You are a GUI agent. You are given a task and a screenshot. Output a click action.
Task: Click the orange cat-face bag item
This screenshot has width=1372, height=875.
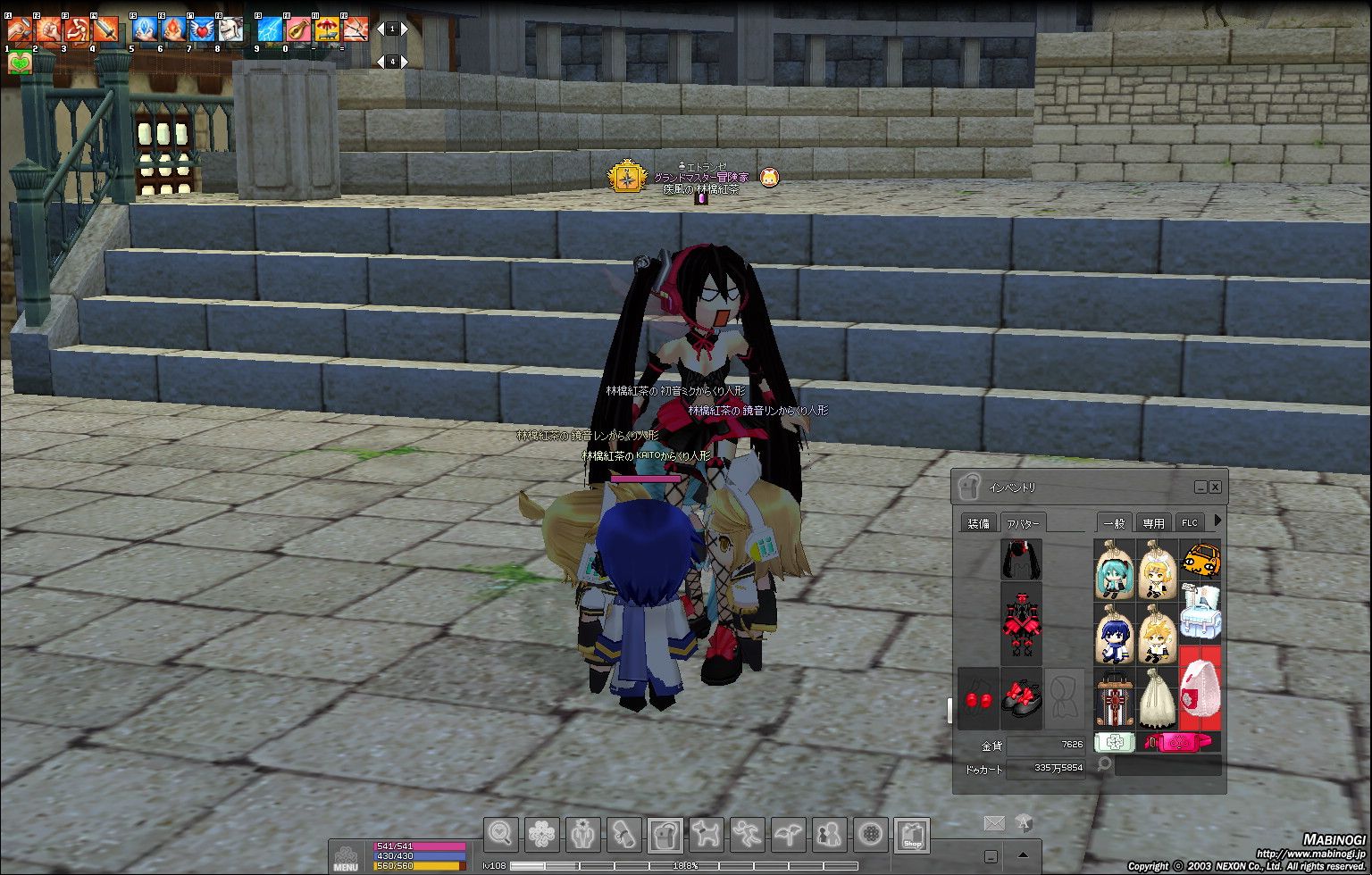[x=1200, y=562]
